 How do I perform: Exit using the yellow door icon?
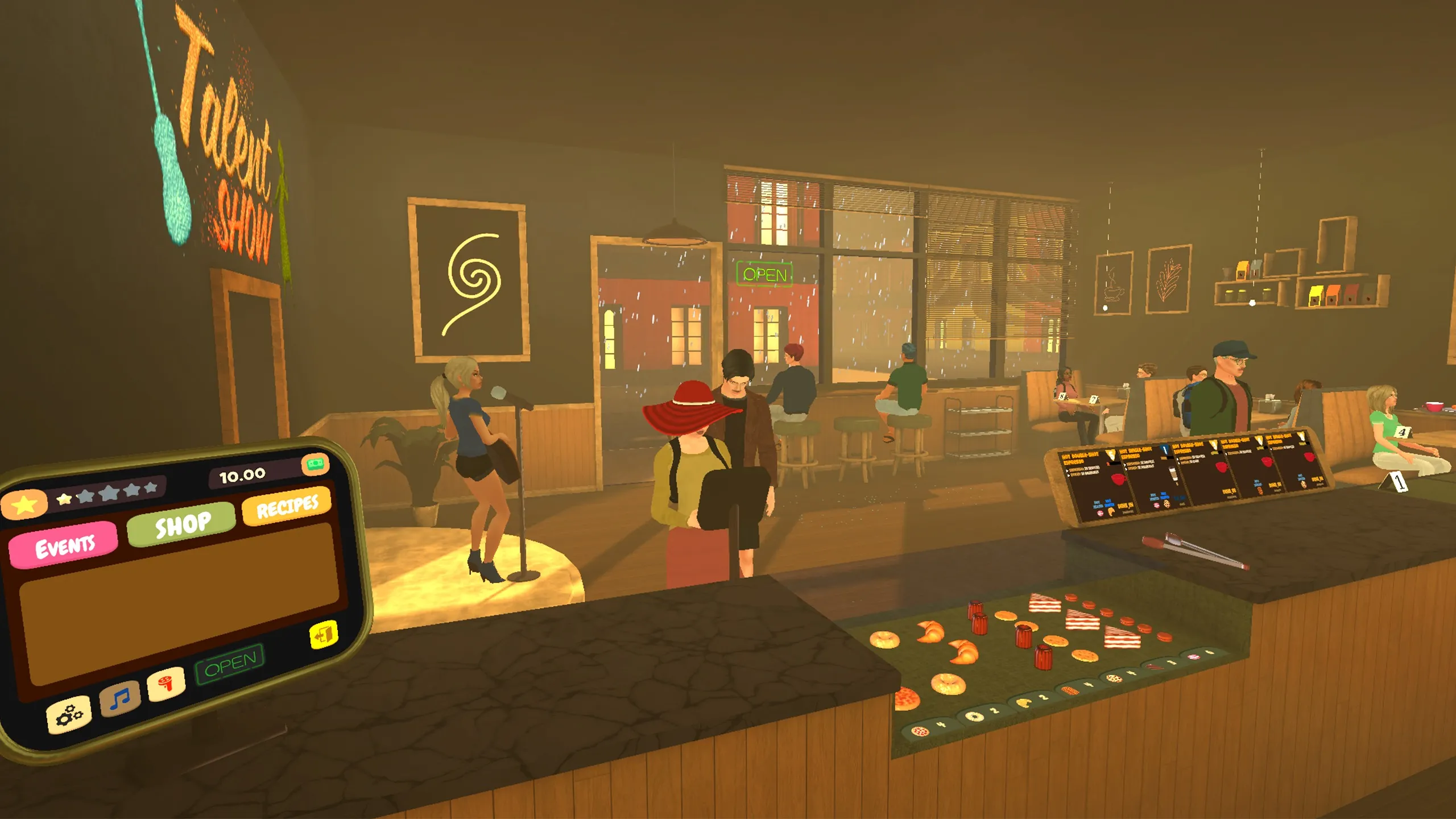324,635
